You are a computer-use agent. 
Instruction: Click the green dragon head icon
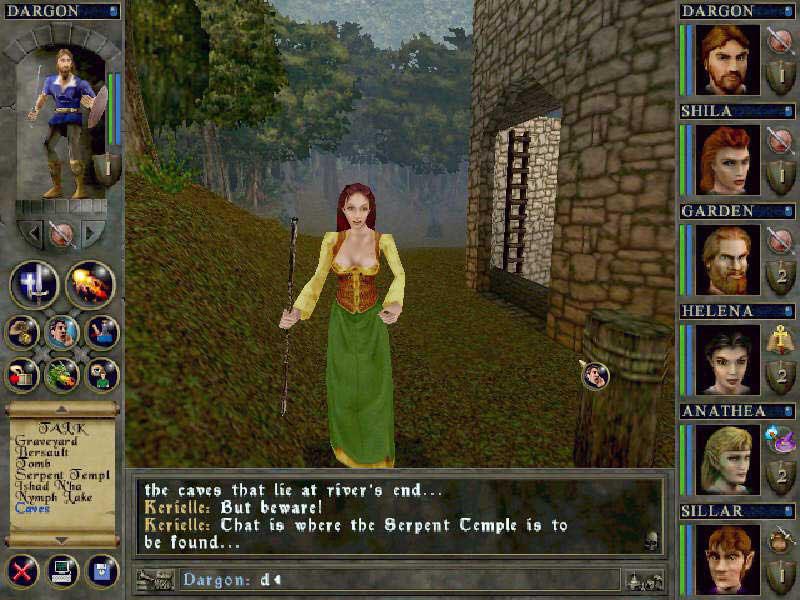coord(62,375)
